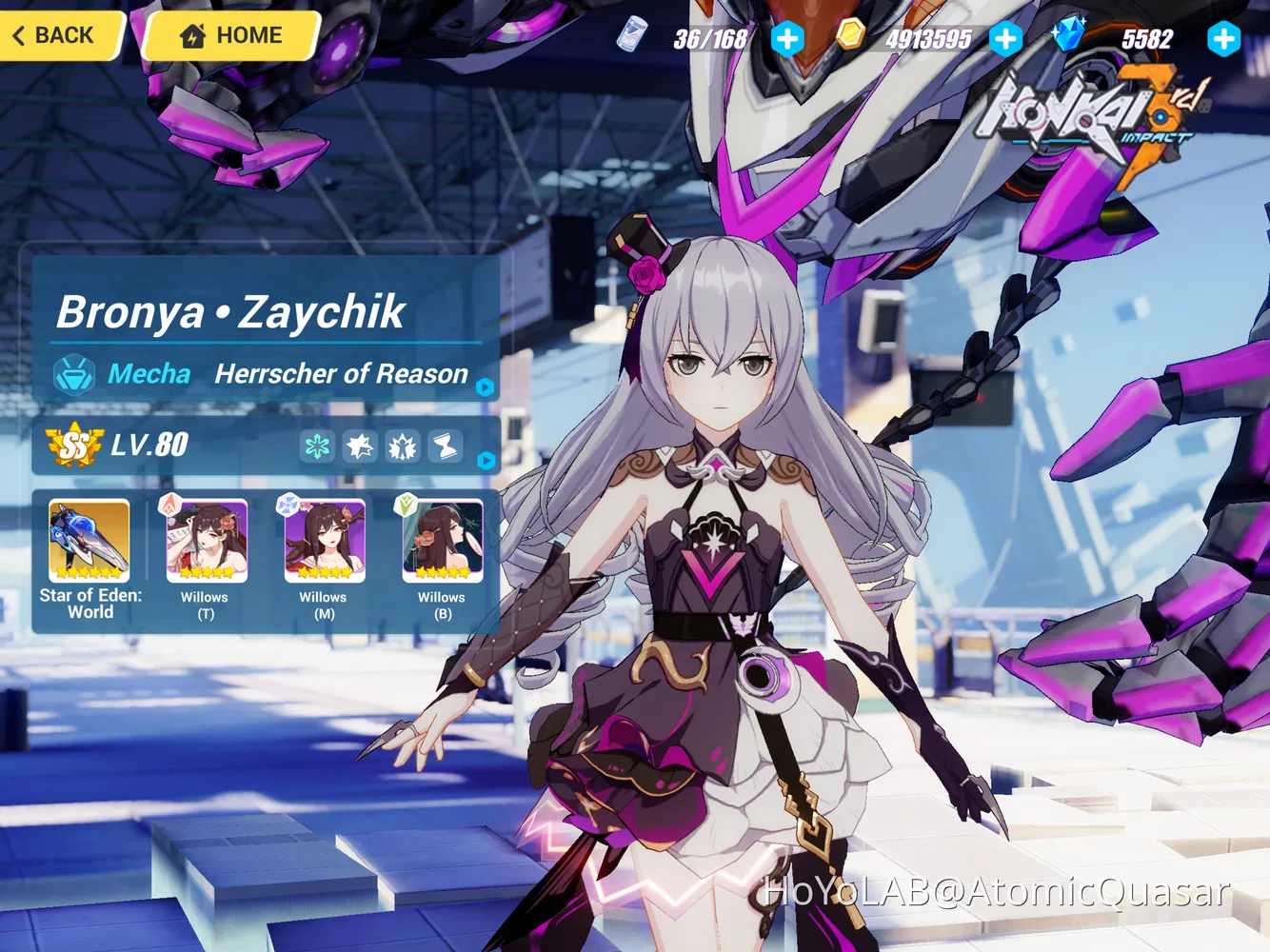Select the character burst skill icon
This screenshot has width=1270, height=952.
coord(401,446)
